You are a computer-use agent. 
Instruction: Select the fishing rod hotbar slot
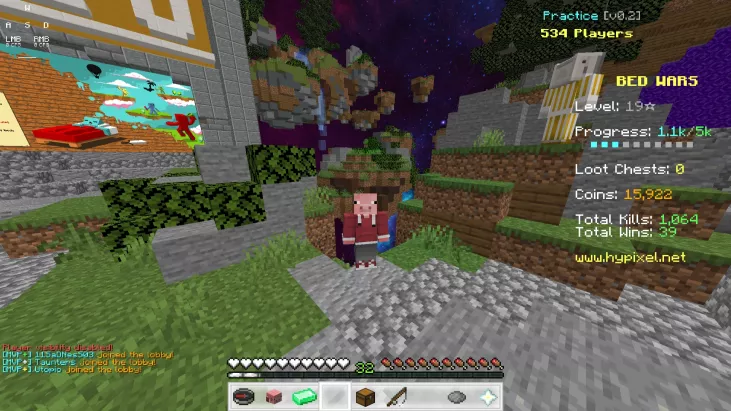click(396, 397)
